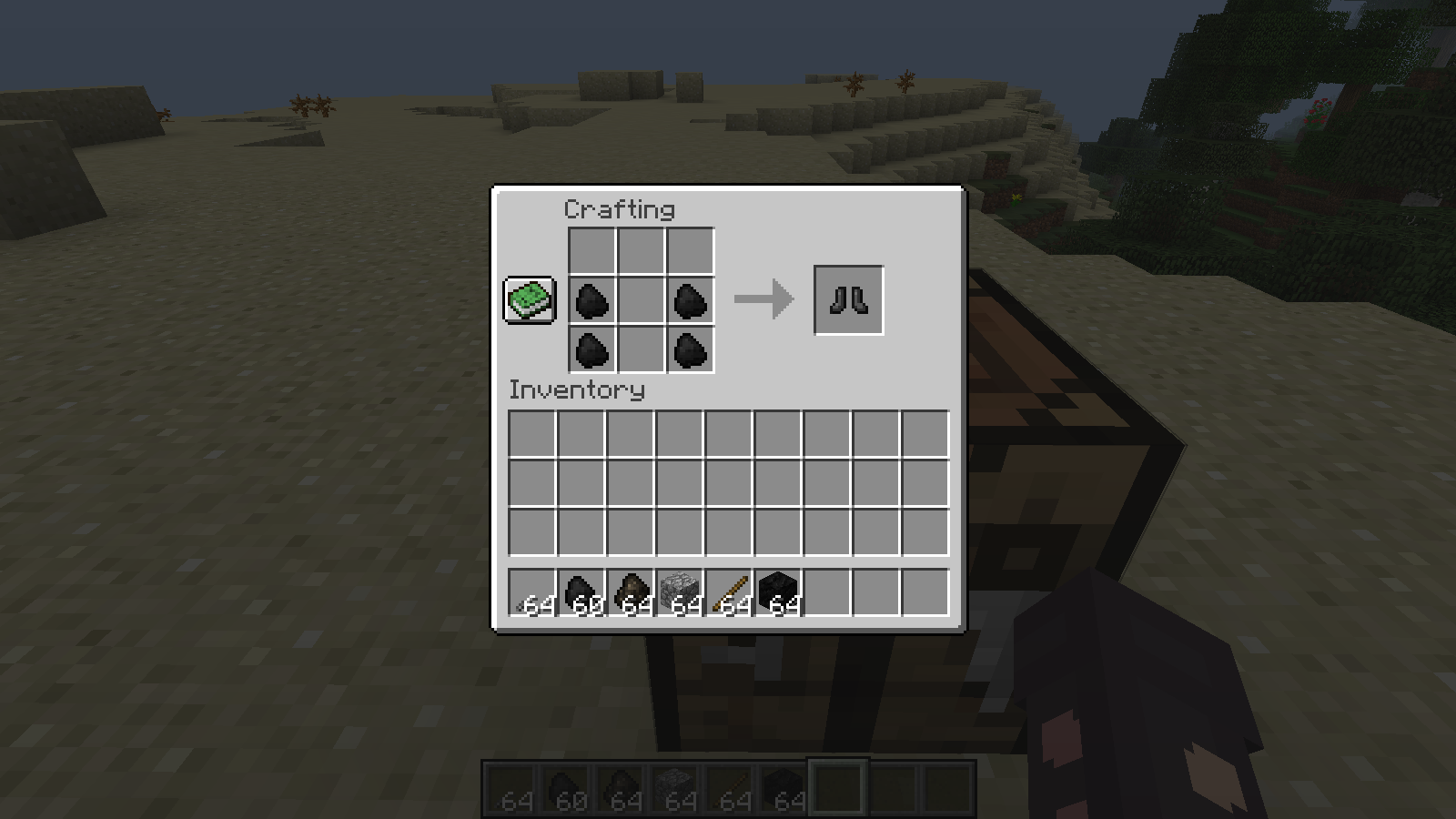Select the charcoal stack in the hotbar row

pyautogui.click(x=632, y=592)
